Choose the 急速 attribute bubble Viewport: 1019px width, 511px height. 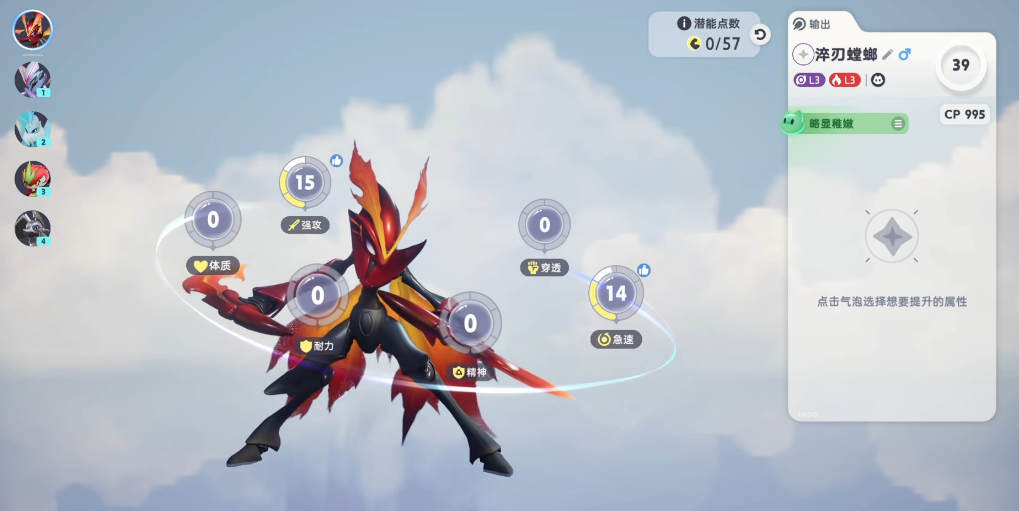coord(616,293)
